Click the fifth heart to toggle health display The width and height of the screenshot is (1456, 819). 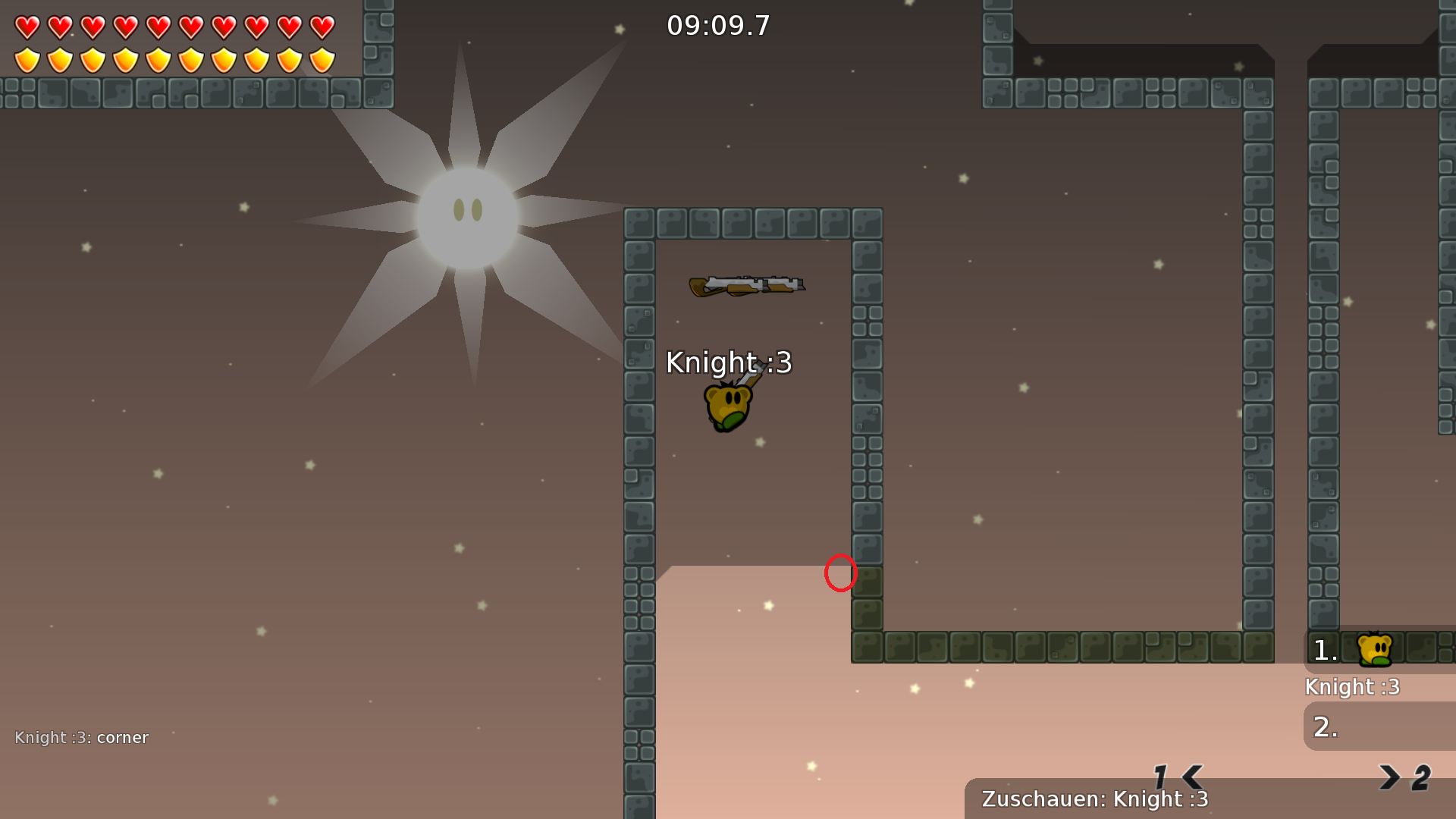pos(157,27)
